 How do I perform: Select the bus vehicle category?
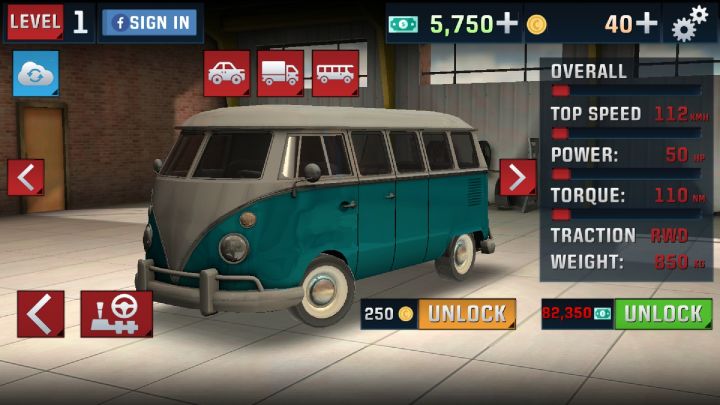(x=335, y=73)
